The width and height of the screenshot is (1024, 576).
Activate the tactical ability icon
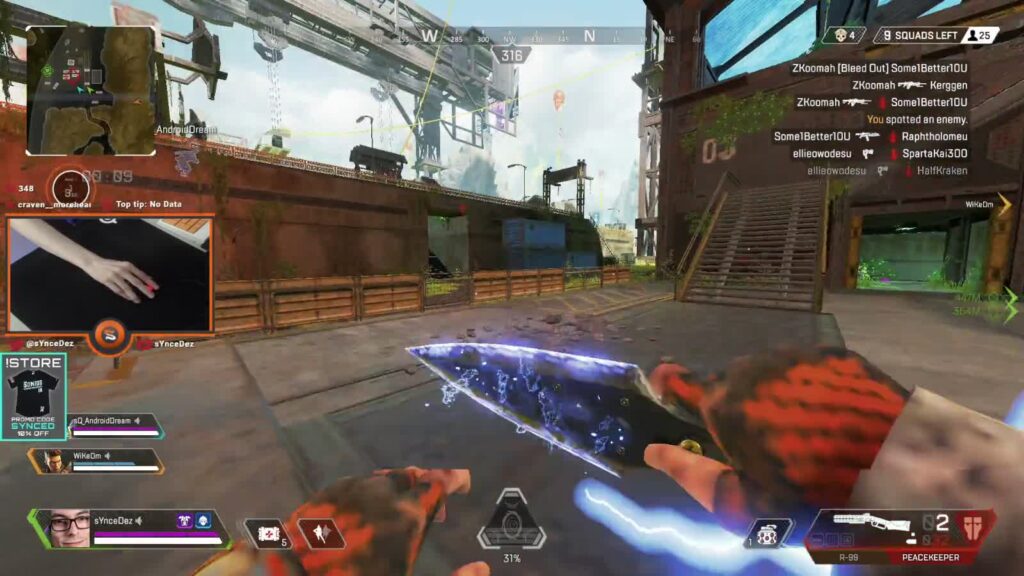click(x=320, y=534)
